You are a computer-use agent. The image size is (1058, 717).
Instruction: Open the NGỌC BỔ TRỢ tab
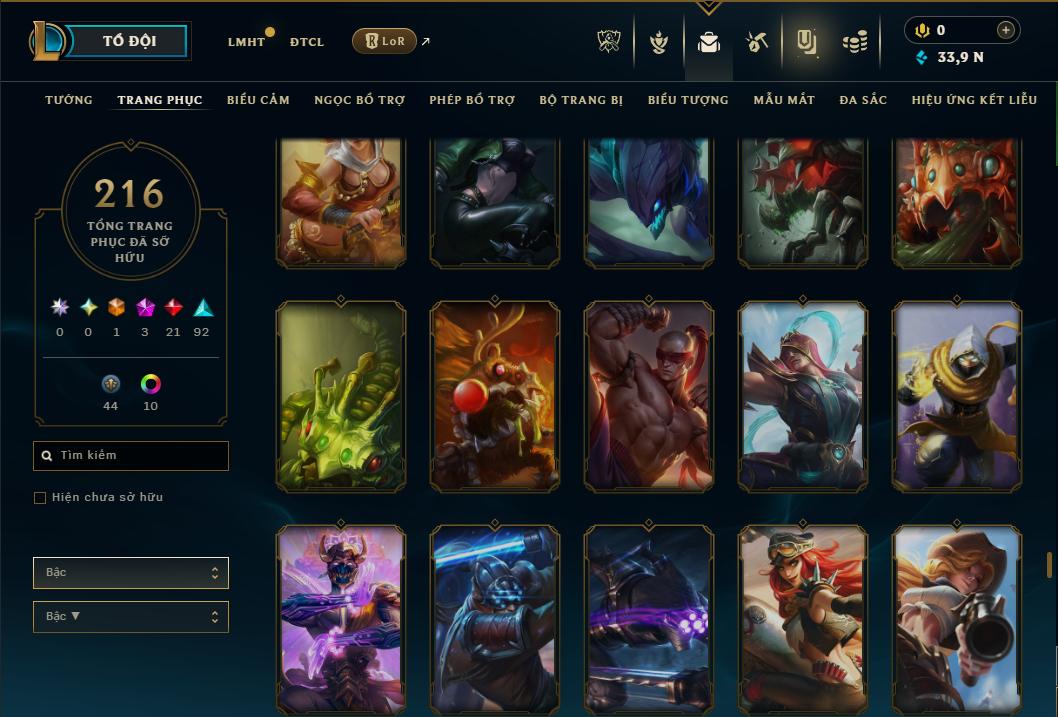[x=359, y=100]
